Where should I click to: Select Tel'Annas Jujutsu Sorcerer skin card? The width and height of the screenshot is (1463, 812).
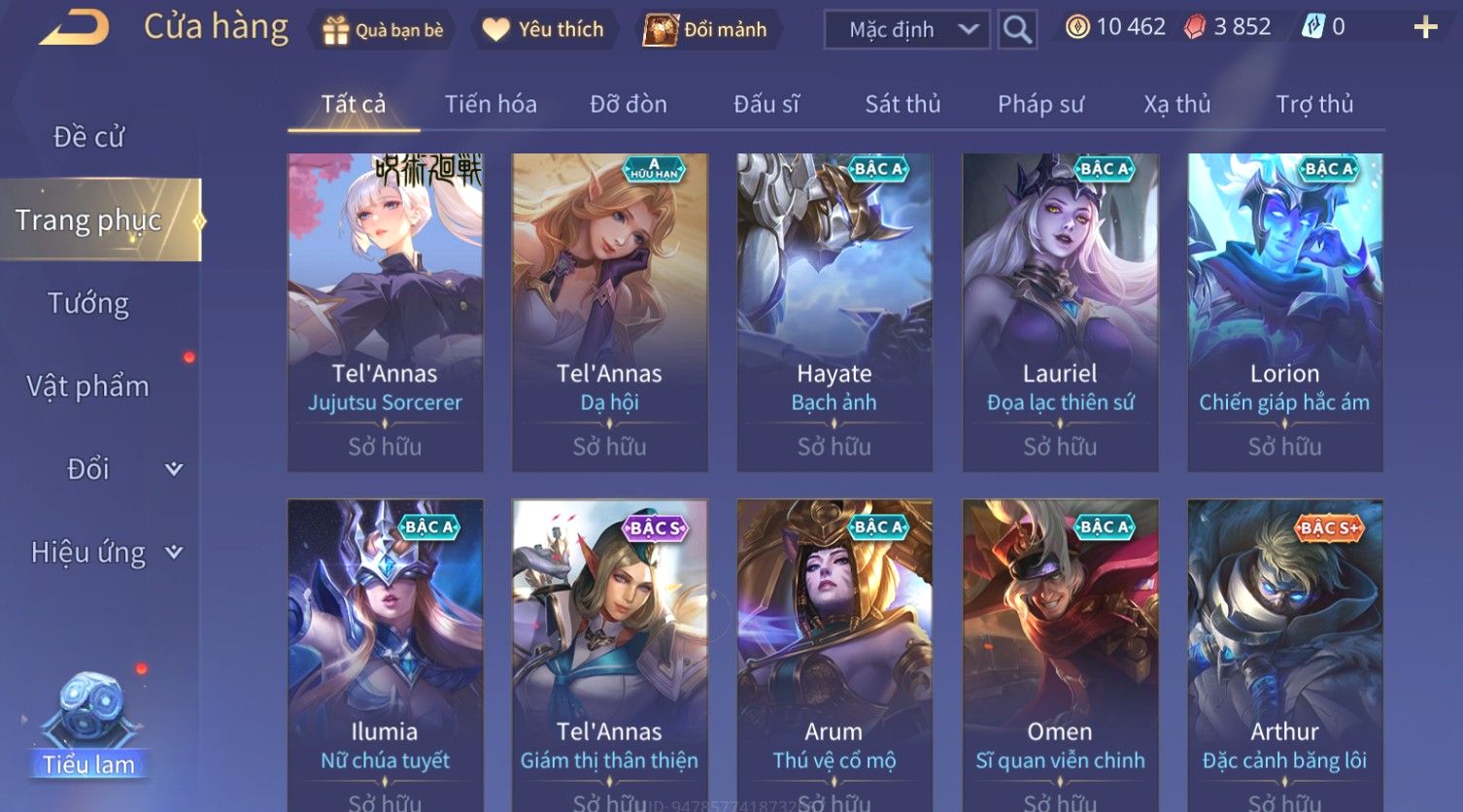385,311
